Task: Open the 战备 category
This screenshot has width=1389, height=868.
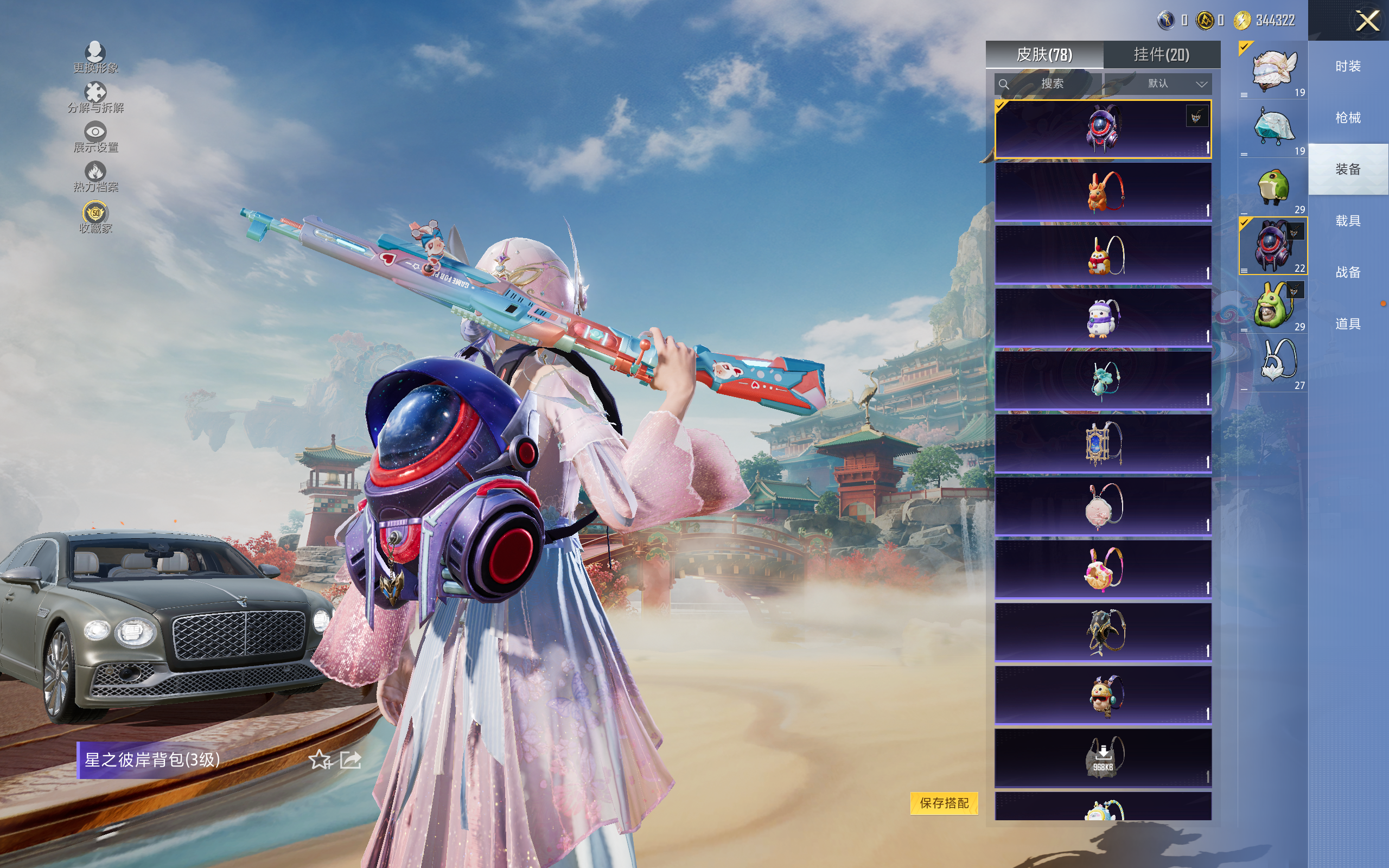Action: click(1348, 272)
